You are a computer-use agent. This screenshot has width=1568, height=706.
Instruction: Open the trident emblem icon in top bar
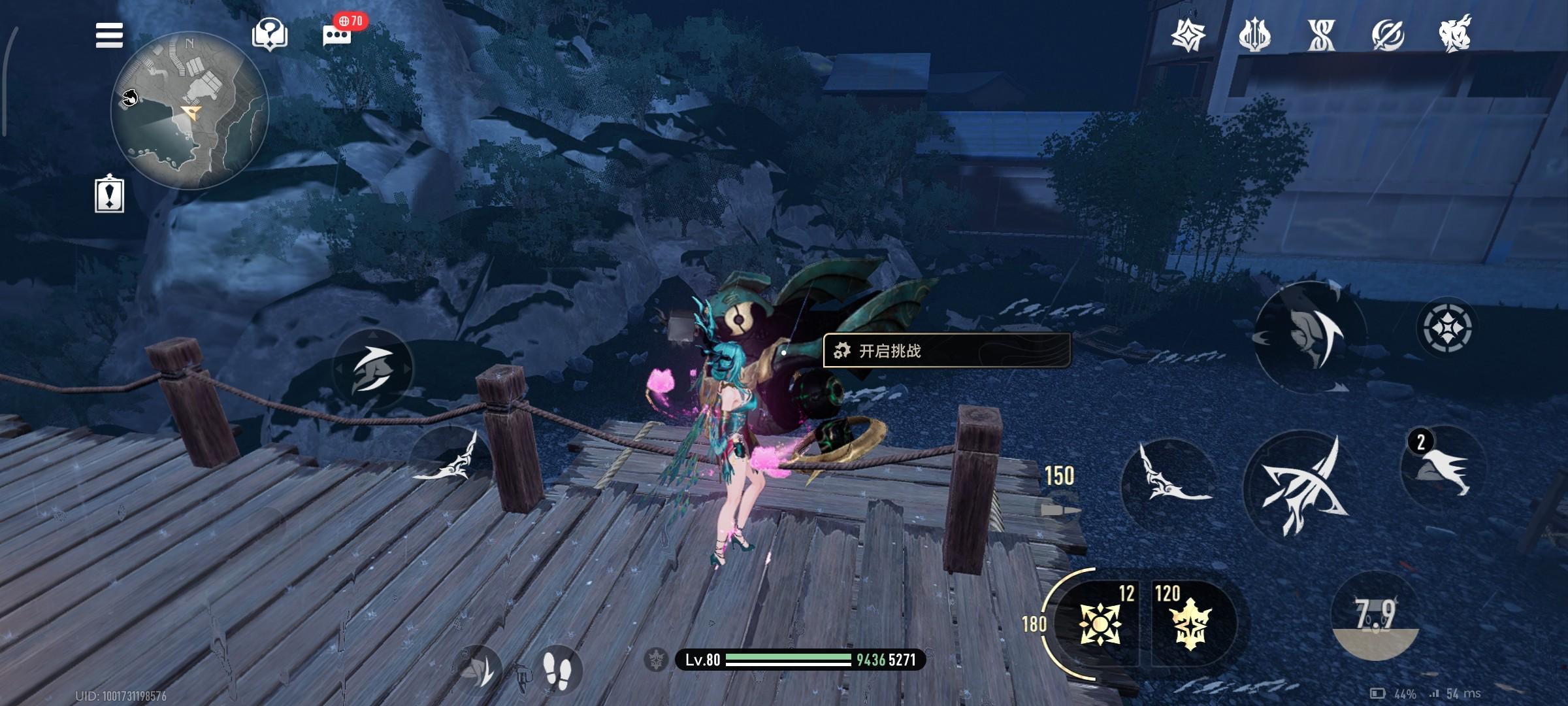[1254, 35]
